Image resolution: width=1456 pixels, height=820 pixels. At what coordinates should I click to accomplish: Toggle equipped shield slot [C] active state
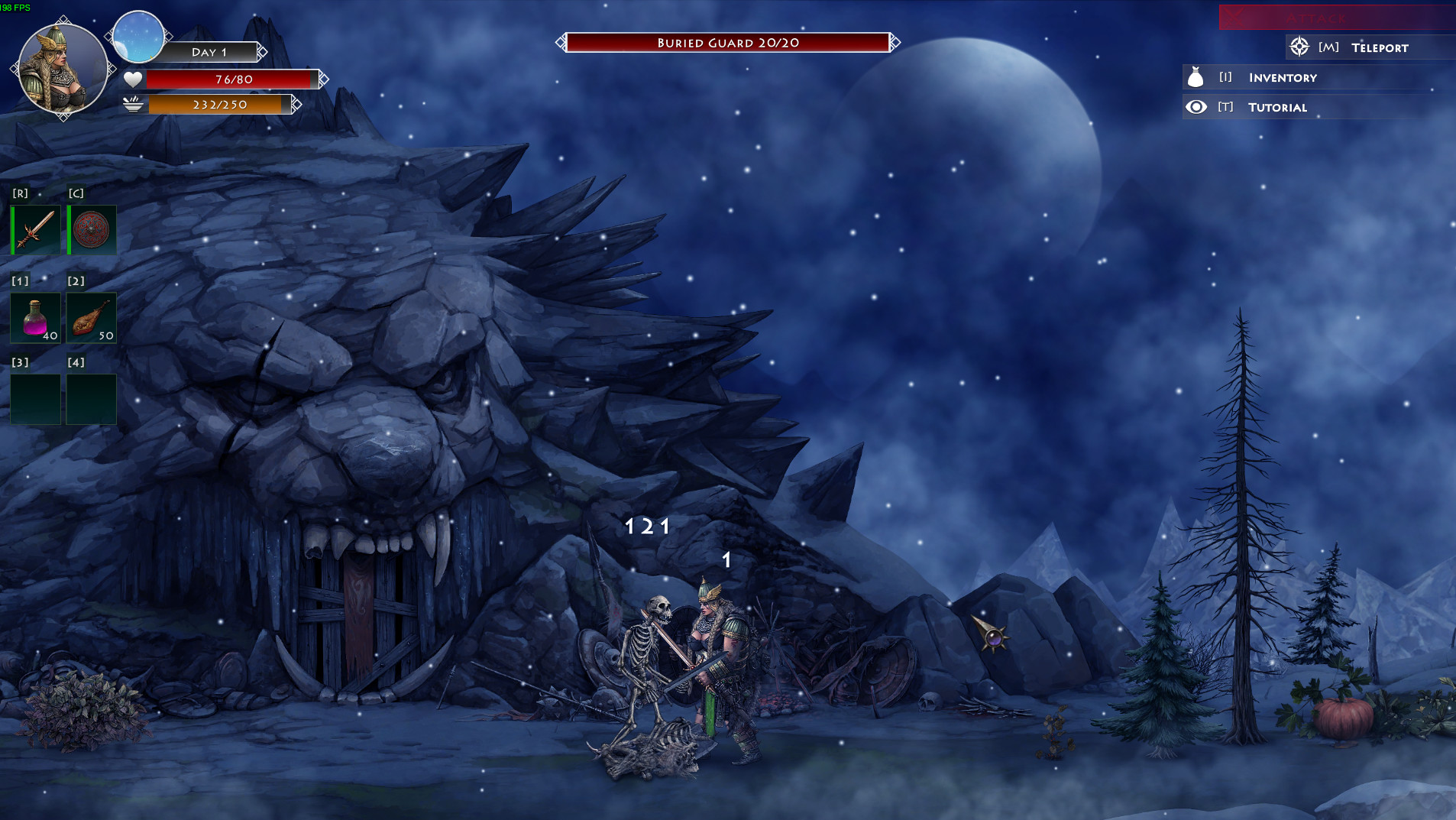[91, 229]
